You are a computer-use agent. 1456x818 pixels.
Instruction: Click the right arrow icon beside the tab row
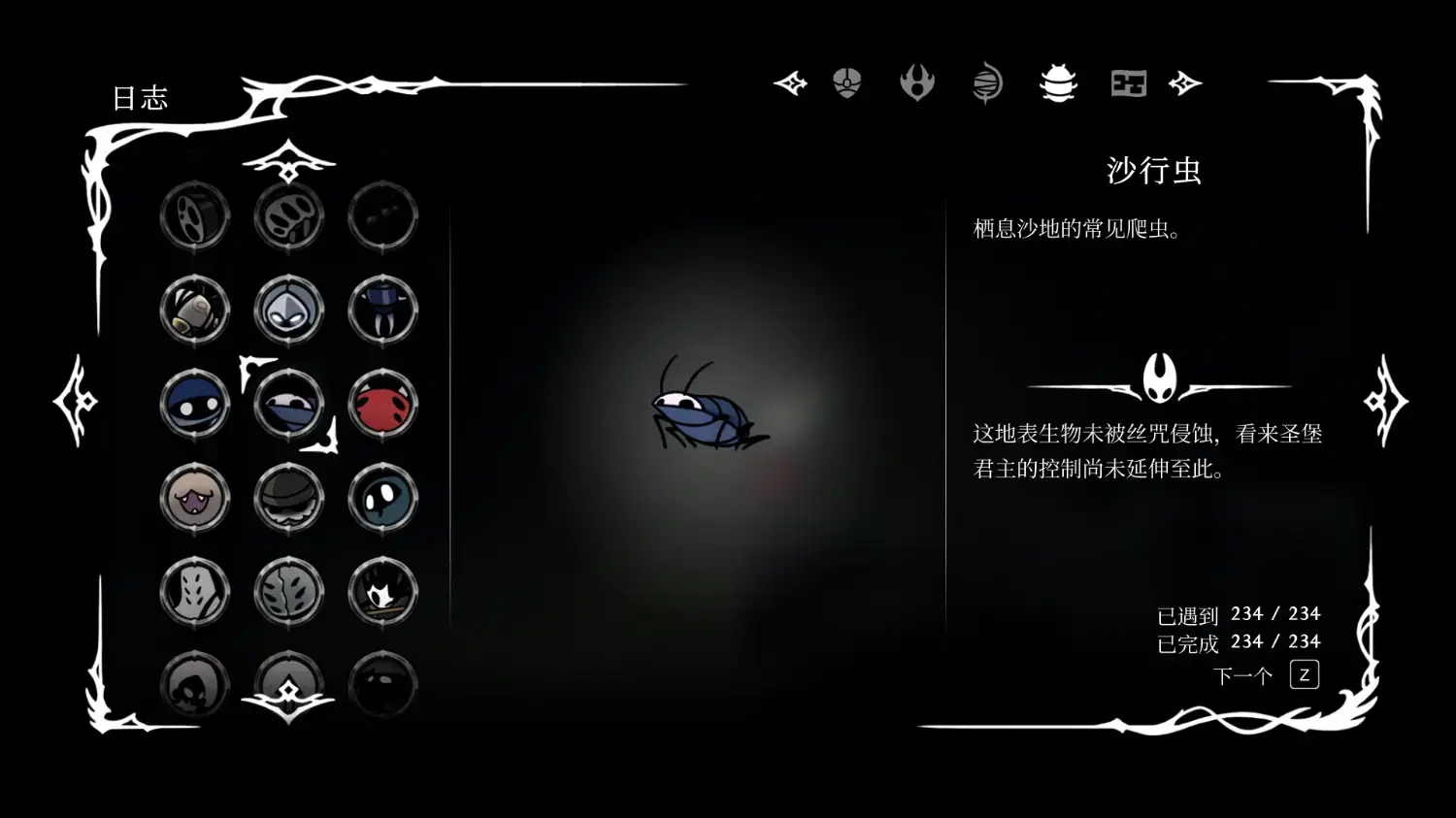pos(1186,82)
